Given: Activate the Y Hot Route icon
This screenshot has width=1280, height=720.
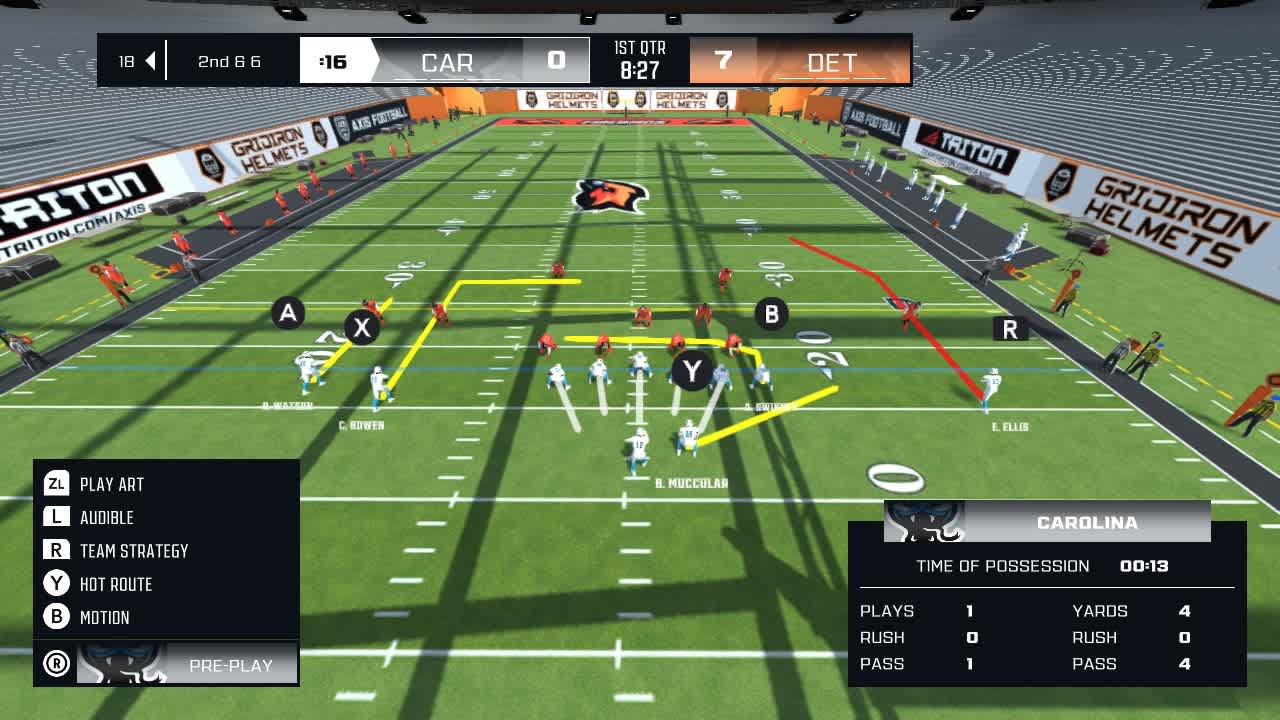Looking at the screenshot, I should pos(58,584).
